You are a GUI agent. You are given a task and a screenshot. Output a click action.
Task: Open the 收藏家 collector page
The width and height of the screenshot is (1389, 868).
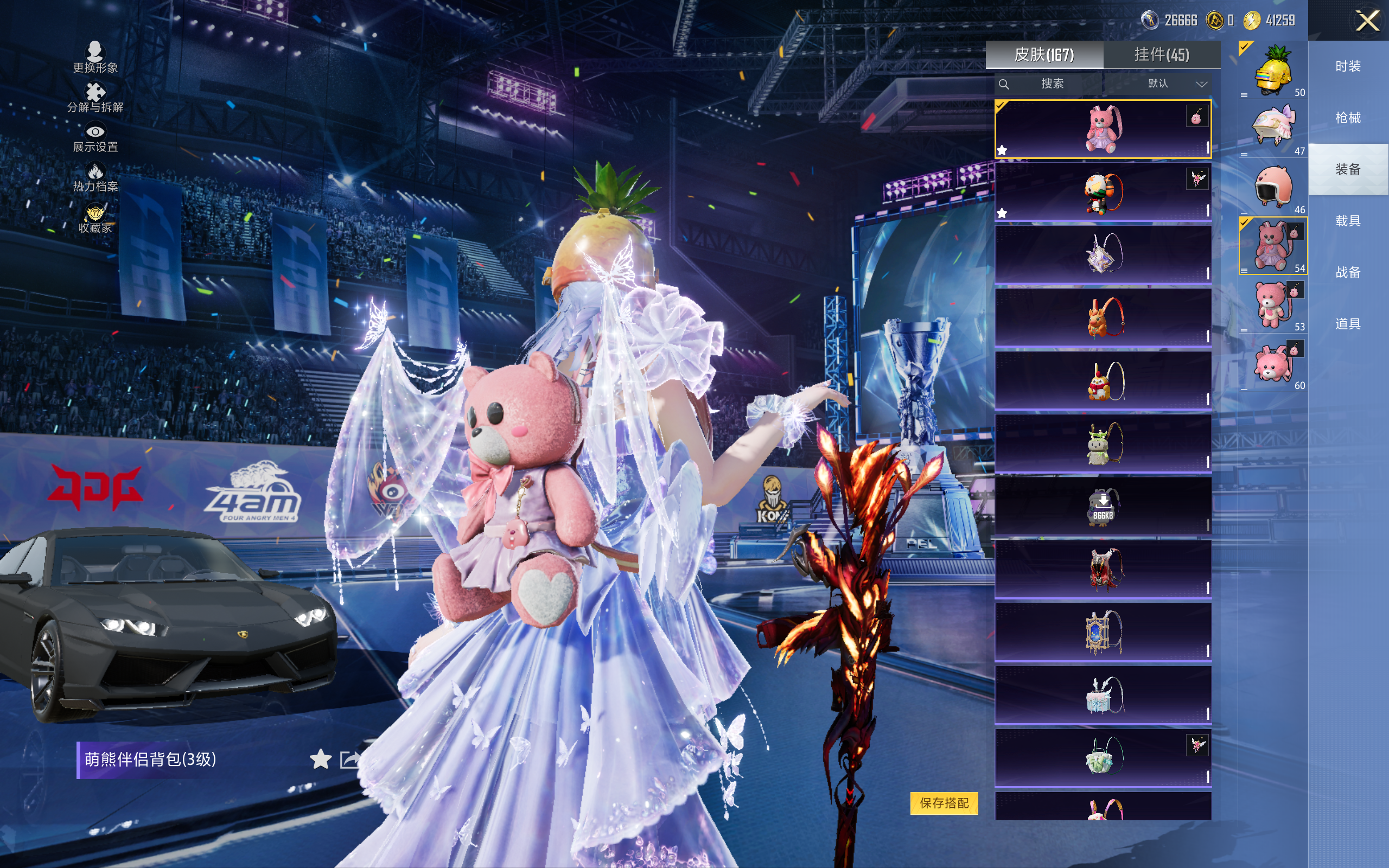pos(95,219)
